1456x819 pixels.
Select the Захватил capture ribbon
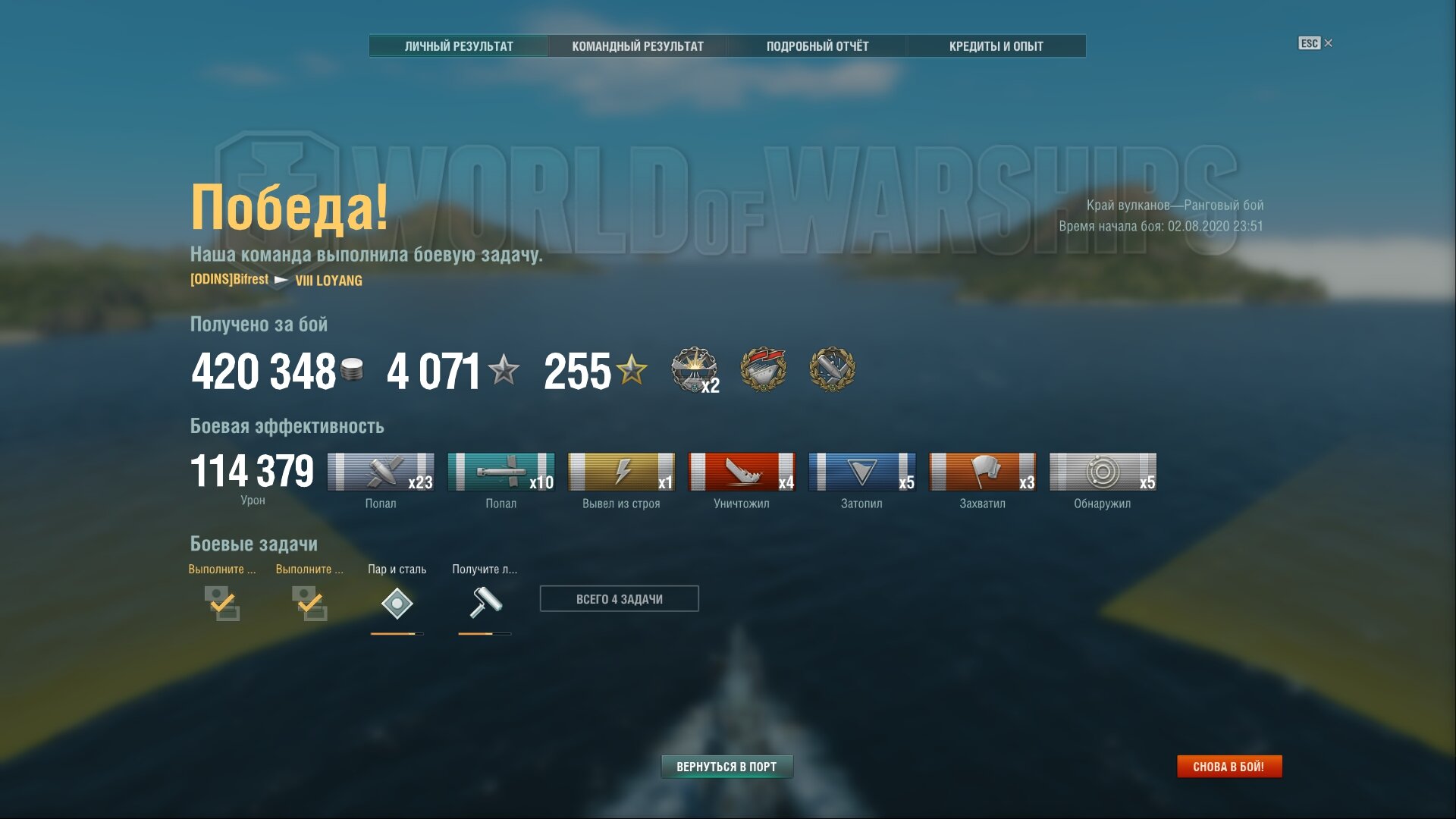[982, 472]
